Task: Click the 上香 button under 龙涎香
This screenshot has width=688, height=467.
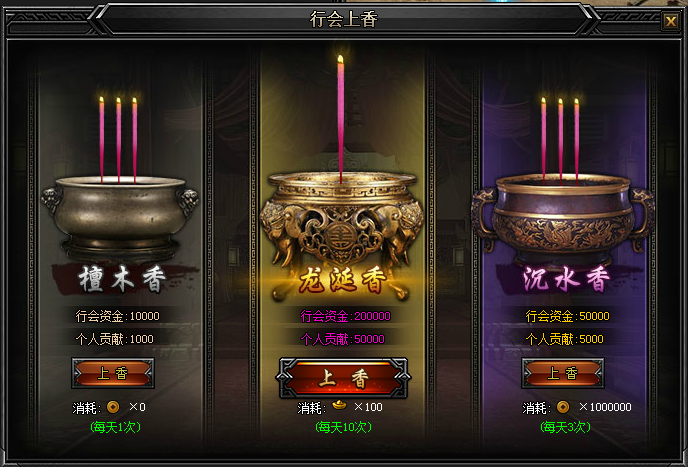Action: coord(342,379)
